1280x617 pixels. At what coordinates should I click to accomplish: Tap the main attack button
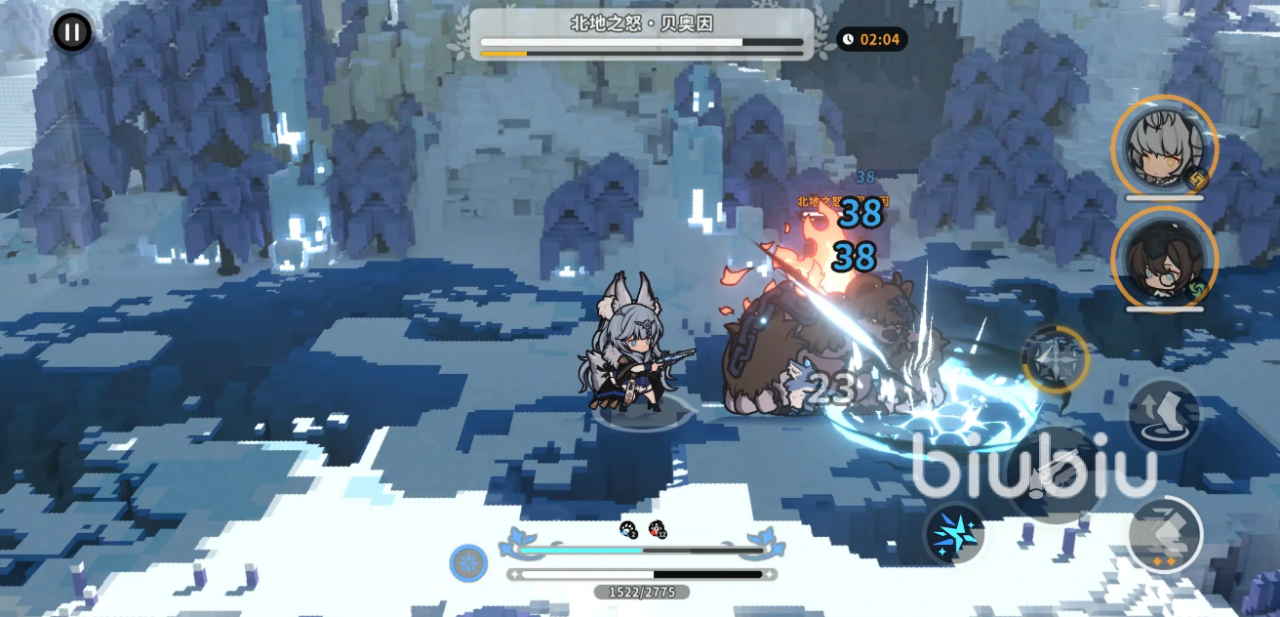coord(1056,474)
